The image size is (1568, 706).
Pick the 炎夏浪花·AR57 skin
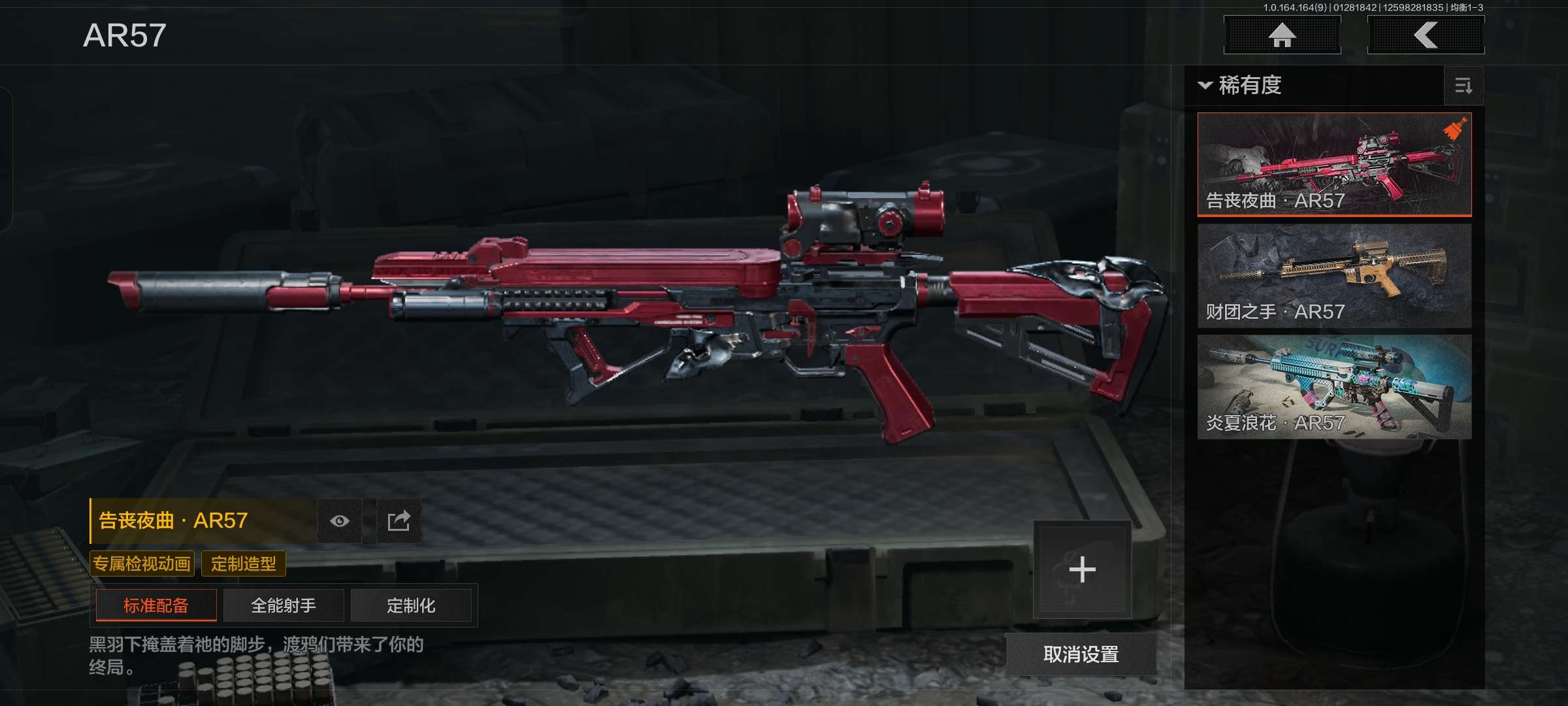[x=1334, y=386]
